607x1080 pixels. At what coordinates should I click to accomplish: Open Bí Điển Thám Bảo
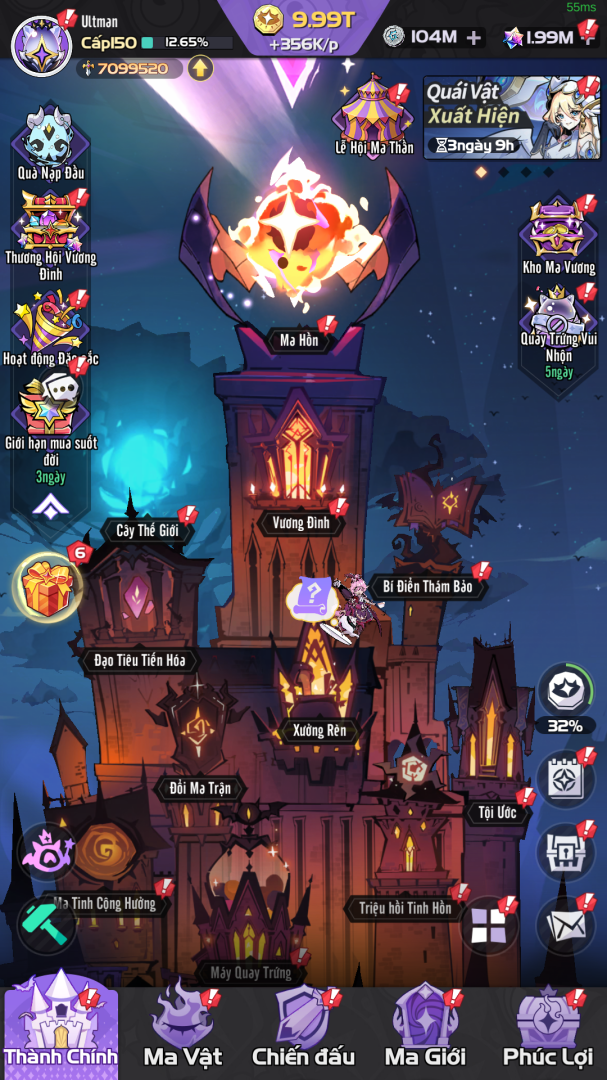coord(427,586)
